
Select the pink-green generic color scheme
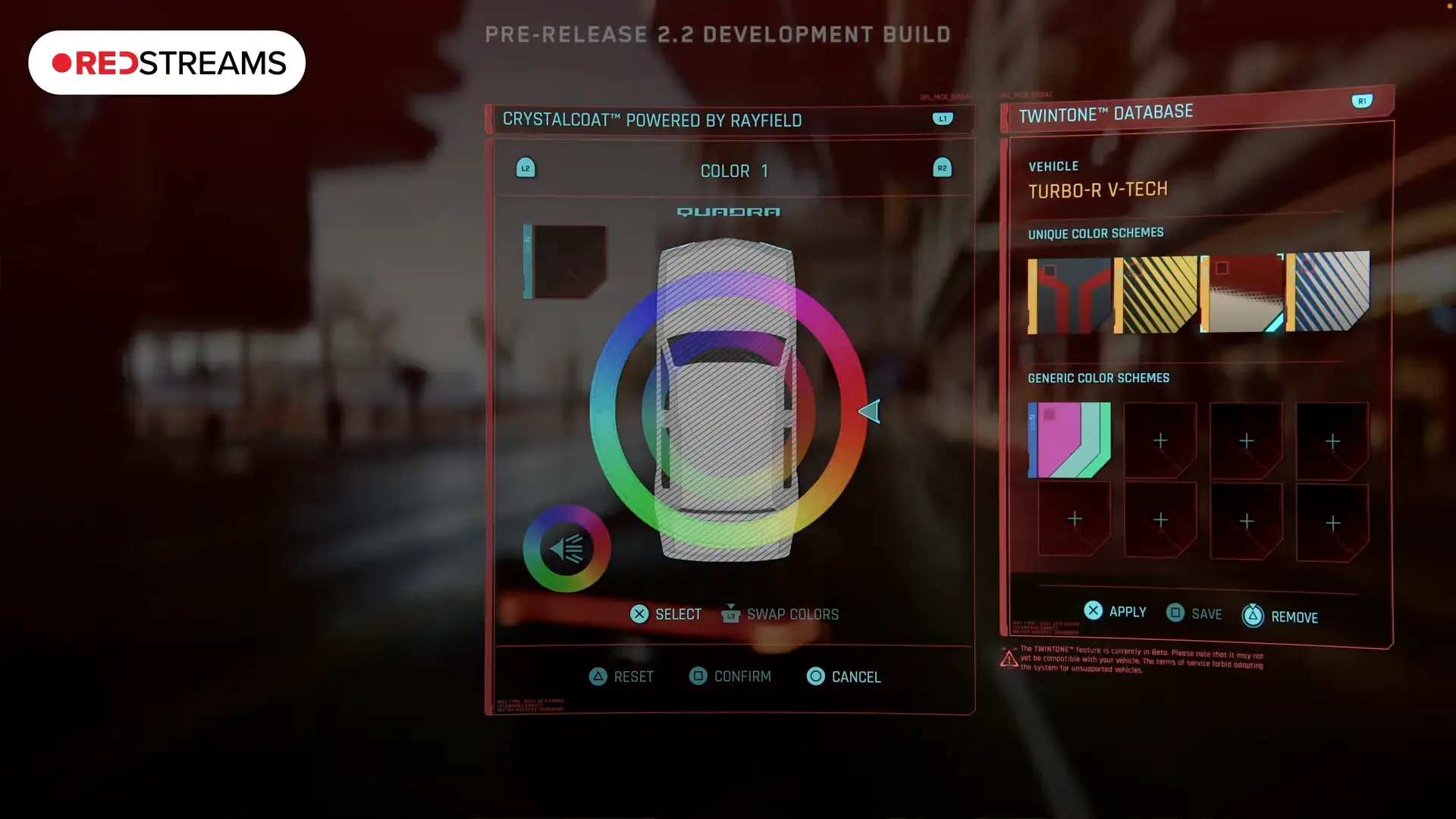[1068, 440]
